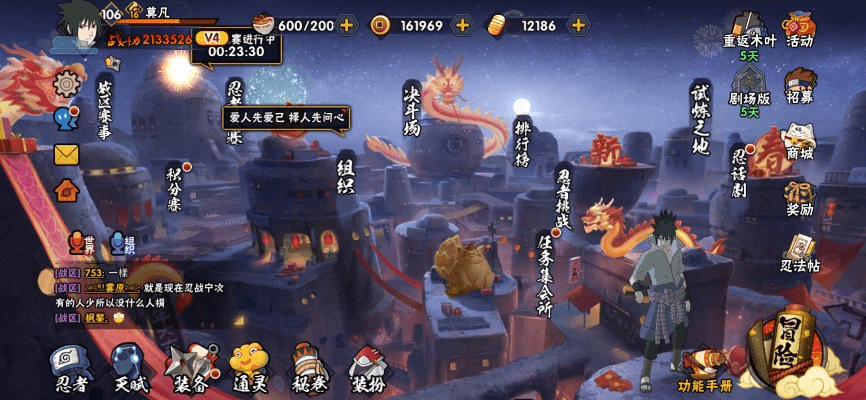Add more ramen stamina with plus button

346,25
